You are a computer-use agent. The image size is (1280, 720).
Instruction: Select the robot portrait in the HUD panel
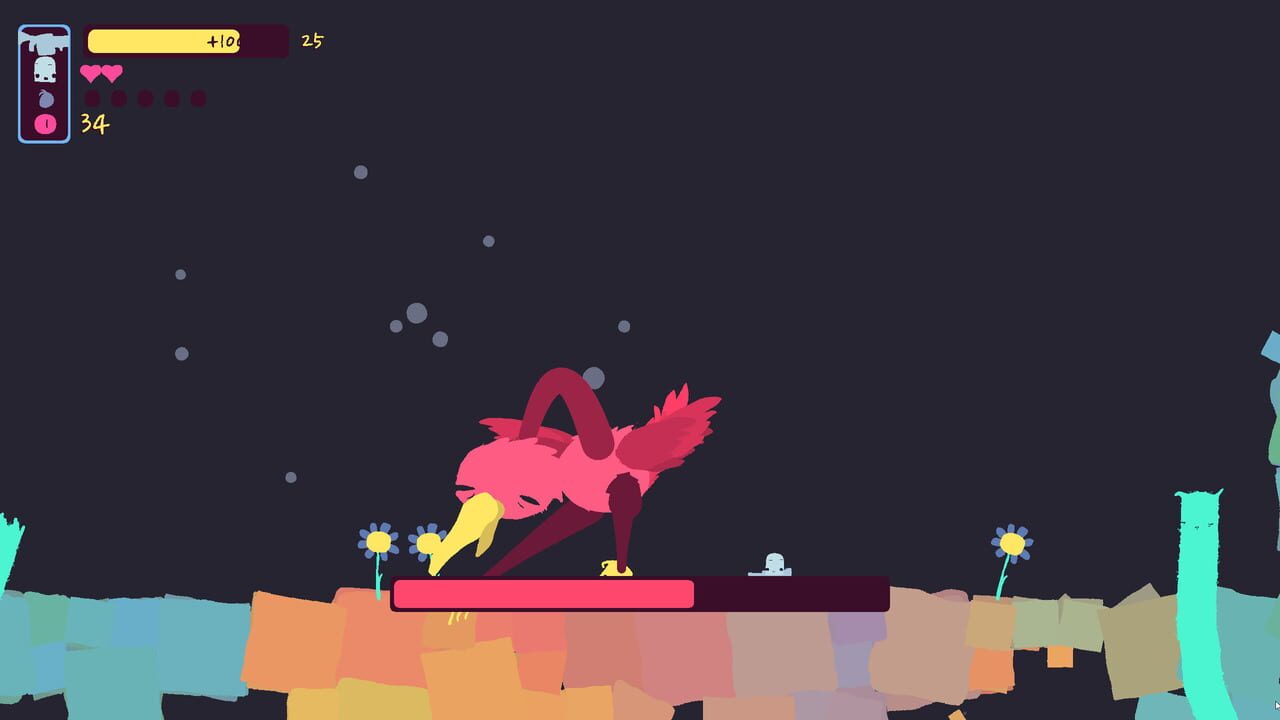click(45, 72)
